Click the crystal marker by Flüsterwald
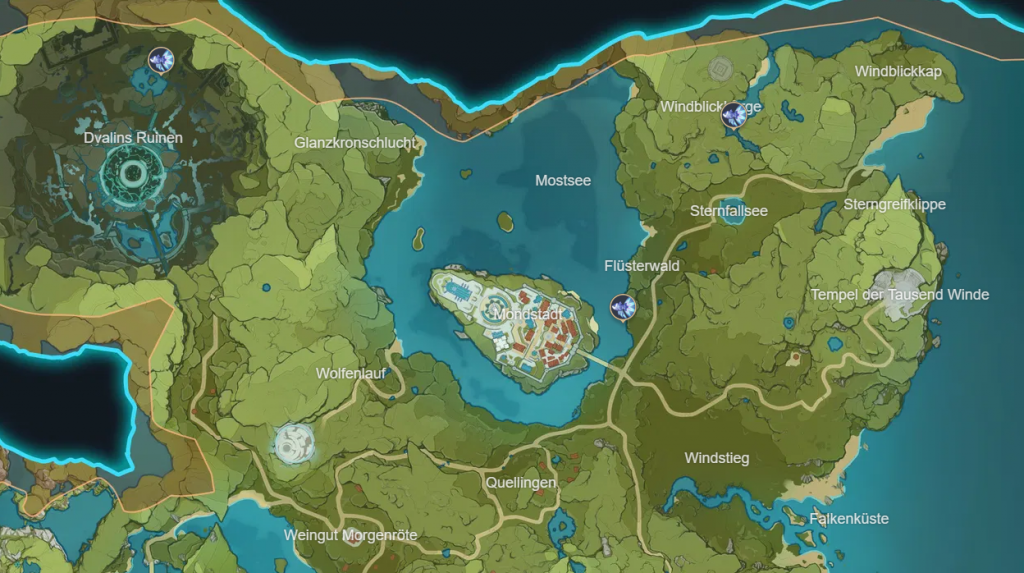This screenshot has height=573, width=1024. (x=622, y=306)
